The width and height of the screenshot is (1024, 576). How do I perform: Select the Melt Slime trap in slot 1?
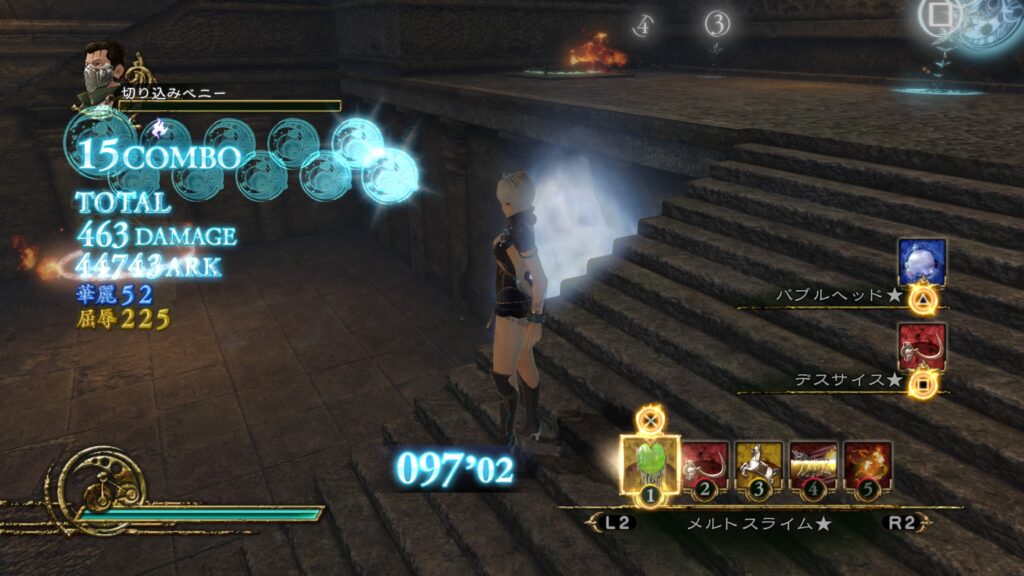(650, 463)
